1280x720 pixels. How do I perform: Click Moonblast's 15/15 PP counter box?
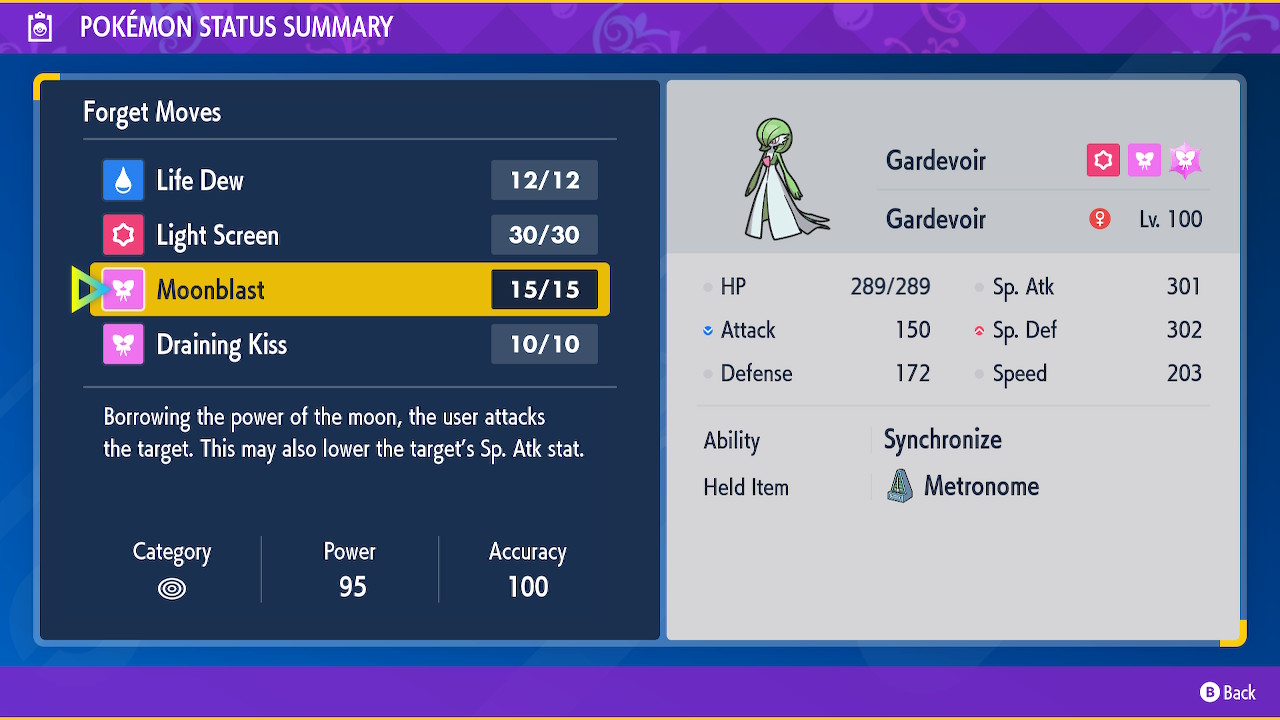pyautogui.click(x=544, y=289)
